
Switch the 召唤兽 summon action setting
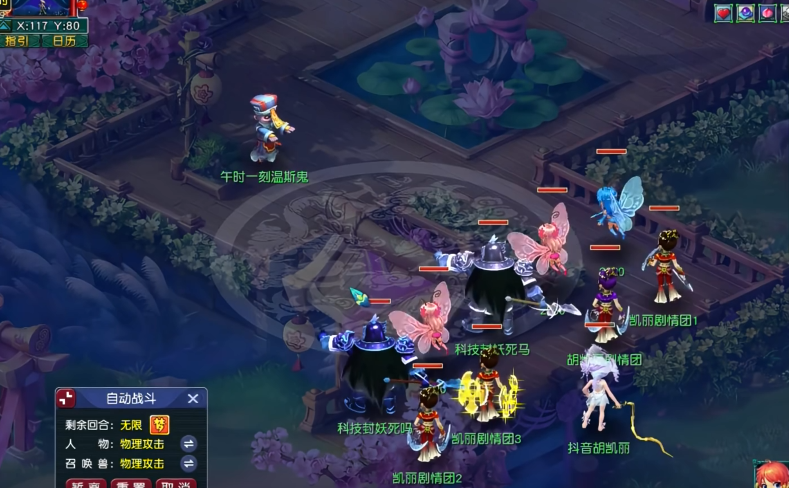point(188,464)
